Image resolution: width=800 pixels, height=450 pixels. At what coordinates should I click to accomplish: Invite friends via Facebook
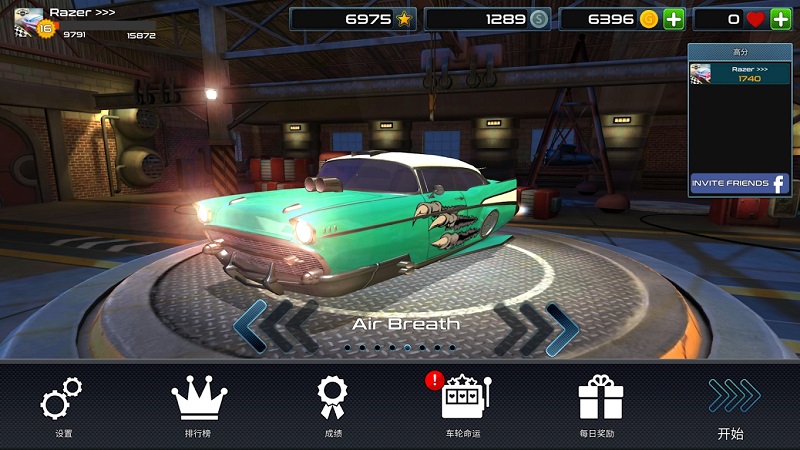click(740, 184)
